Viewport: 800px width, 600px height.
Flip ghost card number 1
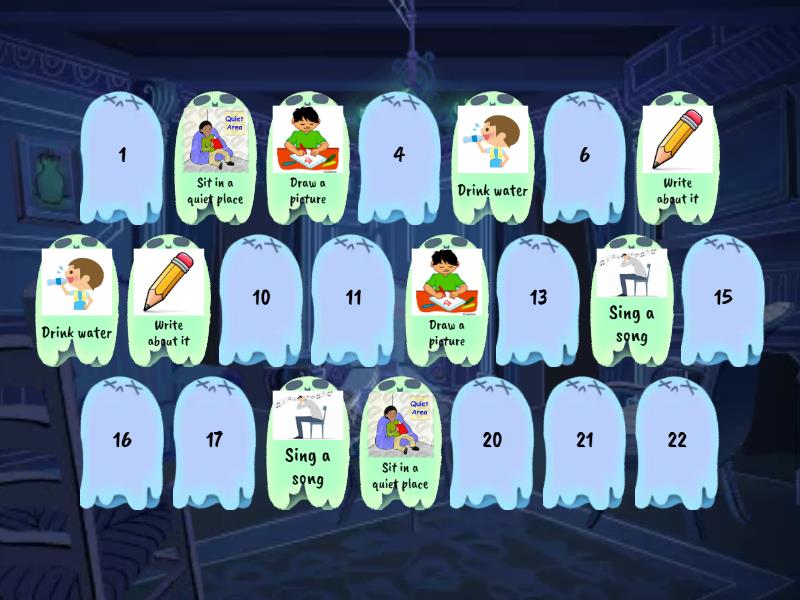click(x=122, y=156)
